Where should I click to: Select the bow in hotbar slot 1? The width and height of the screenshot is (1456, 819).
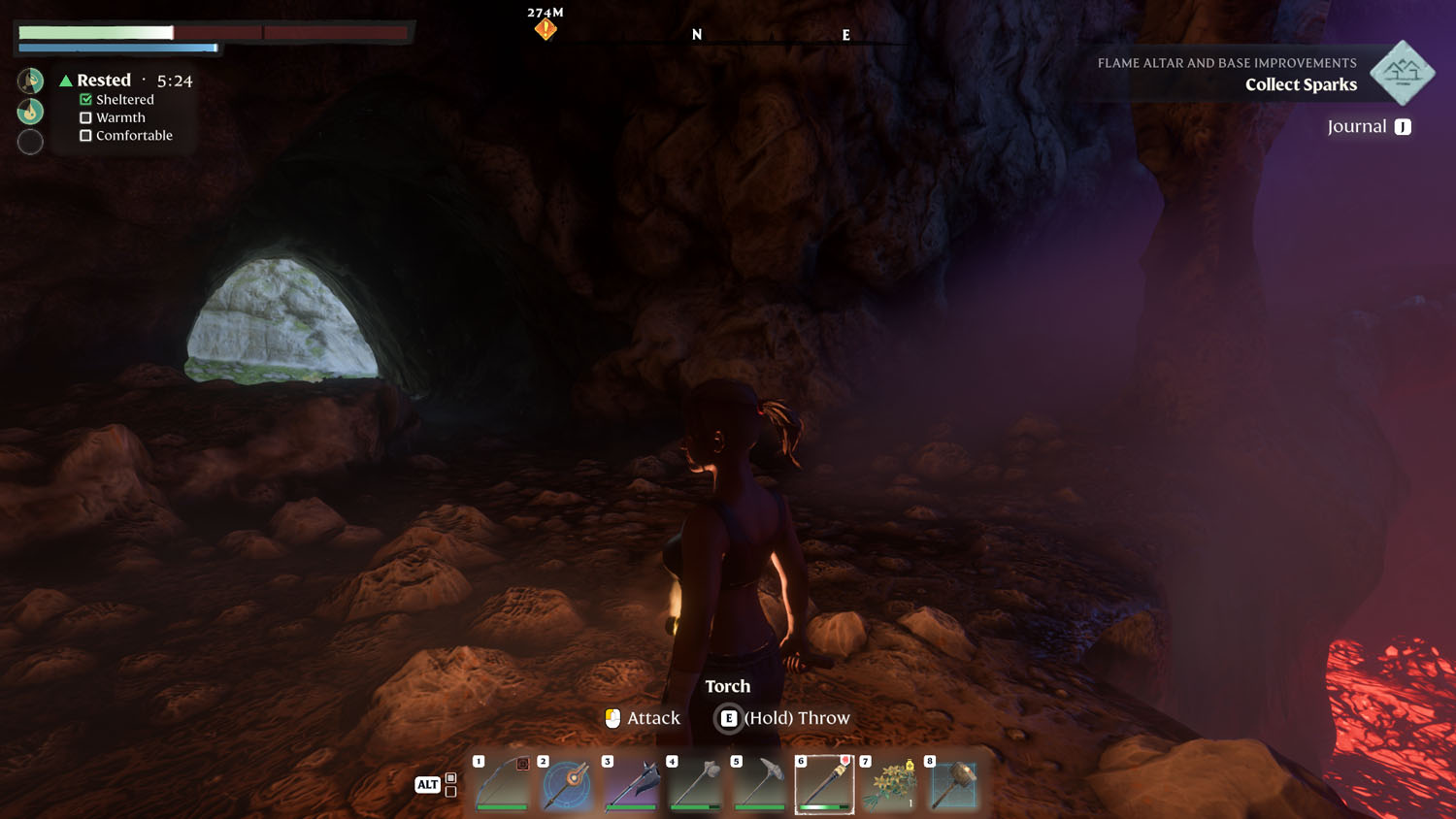pos(502,784)
